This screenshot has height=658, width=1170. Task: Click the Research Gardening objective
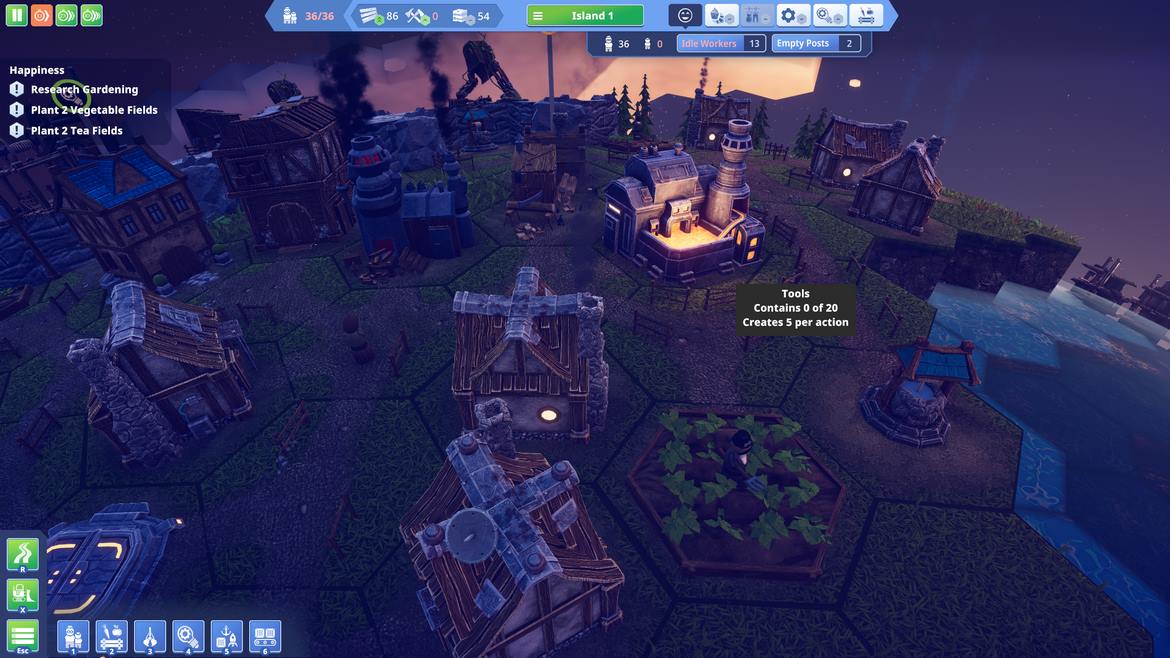(x=84, y=90)
